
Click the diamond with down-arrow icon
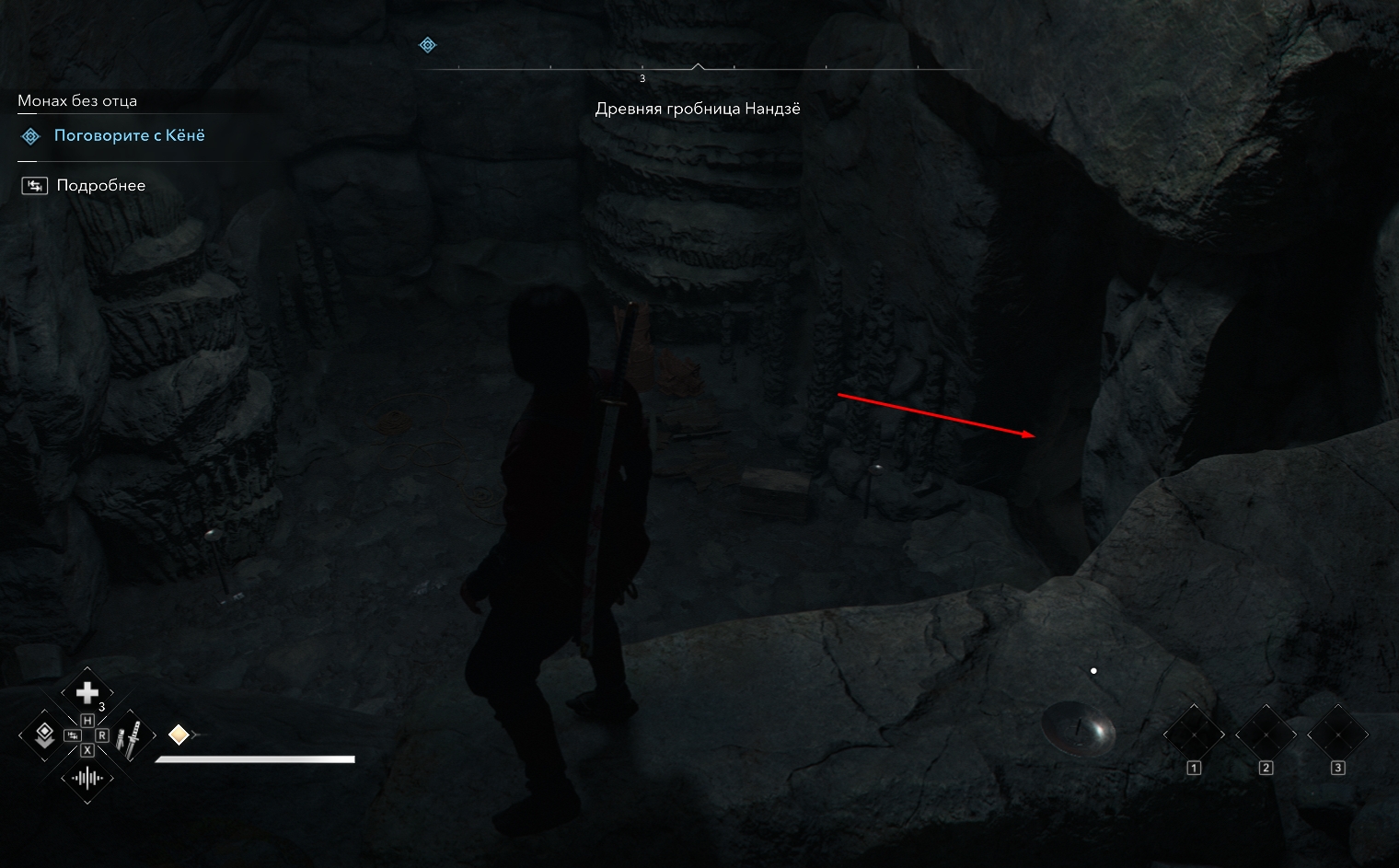click(x=43, y=735)
